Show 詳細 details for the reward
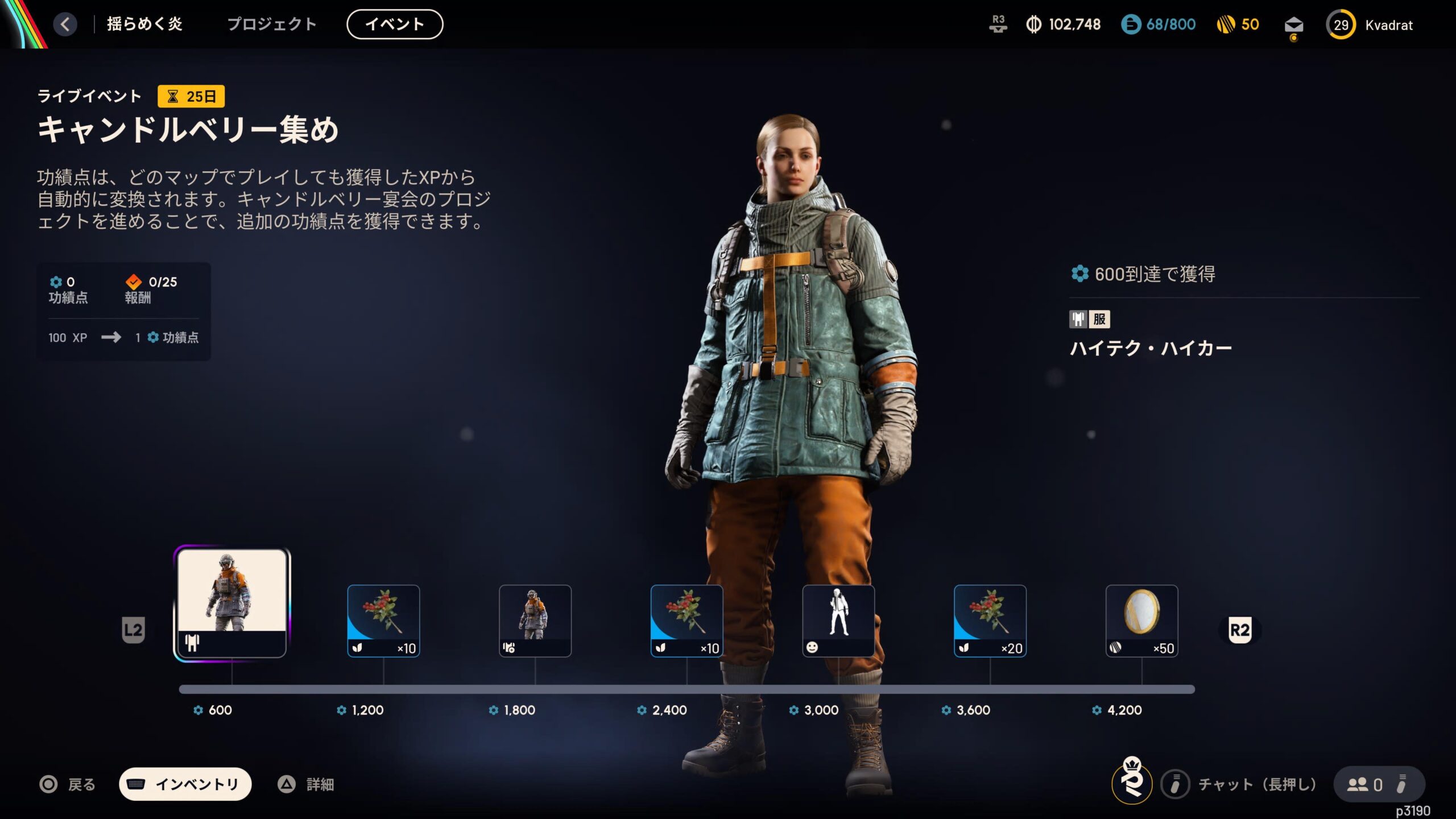 [306, 784]
